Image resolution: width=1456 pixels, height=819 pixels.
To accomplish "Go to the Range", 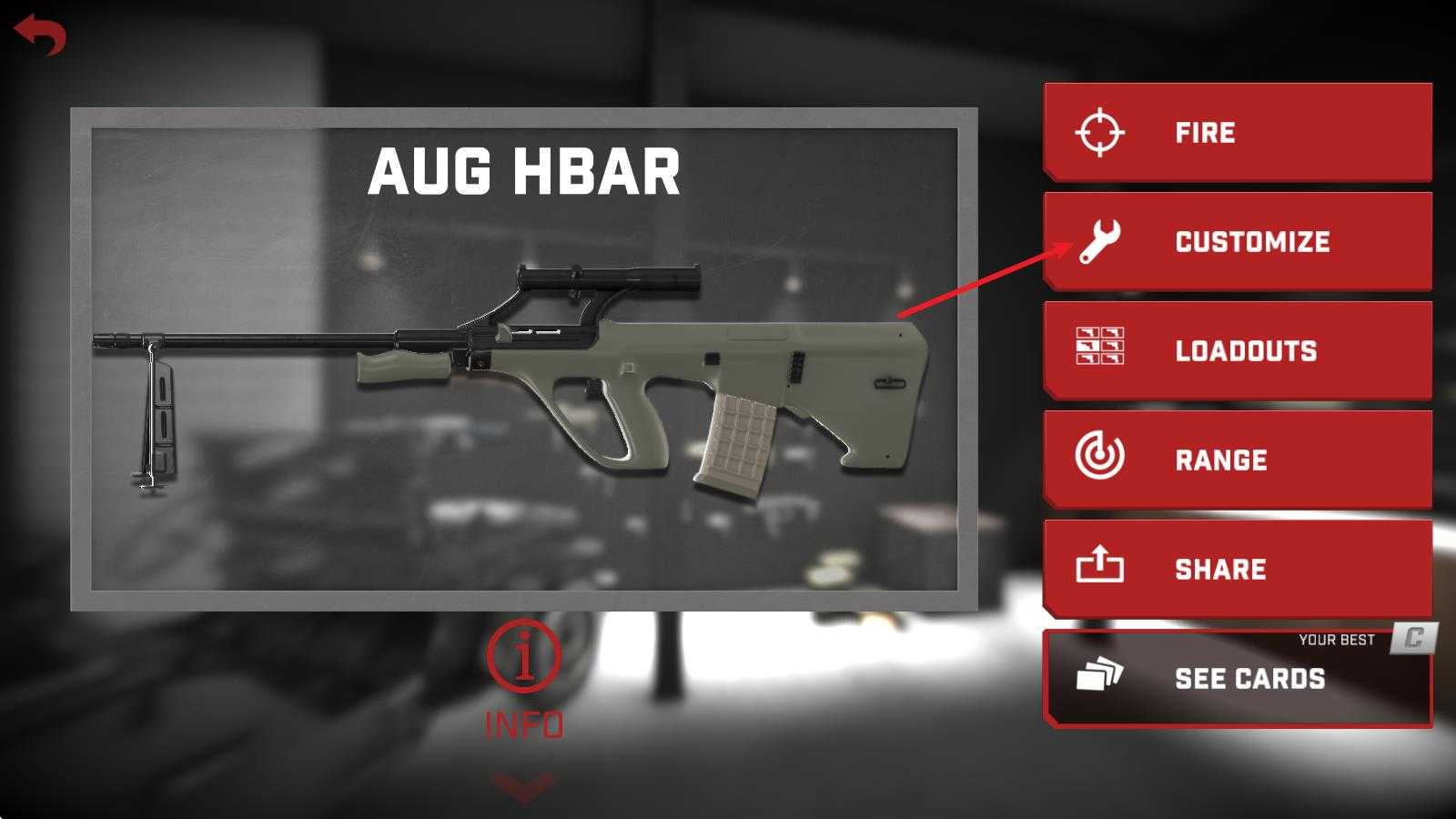I will point(1238,460).
